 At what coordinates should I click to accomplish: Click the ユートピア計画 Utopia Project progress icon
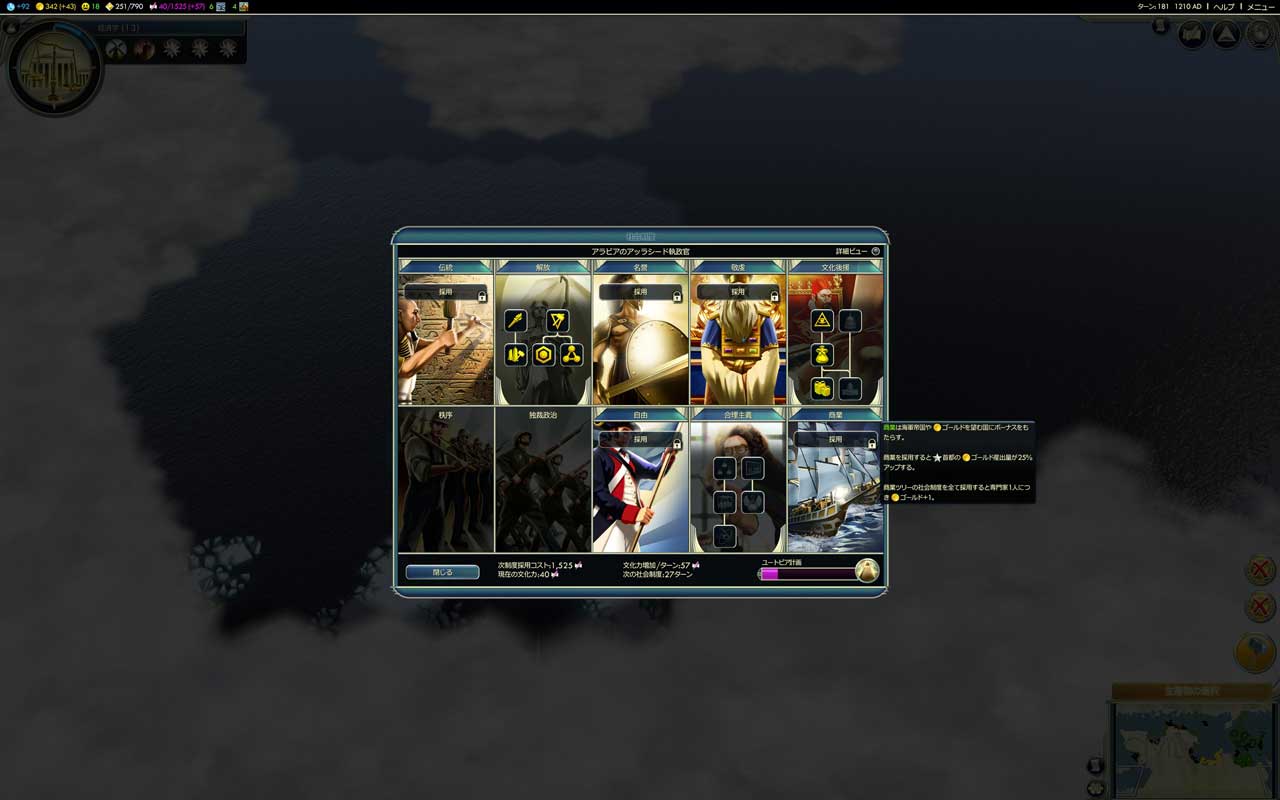tap(867, 571)
